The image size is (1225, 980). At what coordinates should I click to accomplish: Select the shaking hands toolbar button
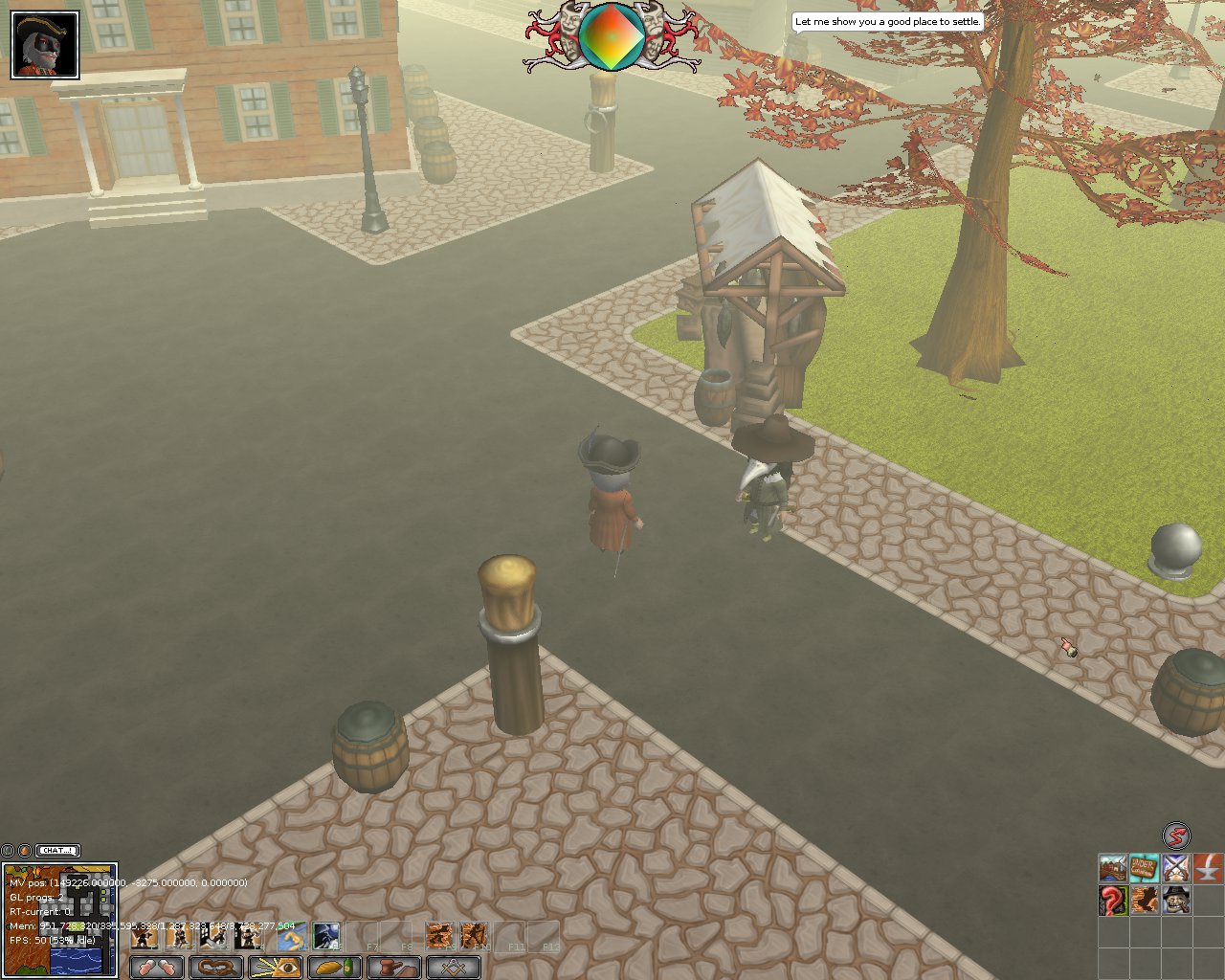[156, 967]
